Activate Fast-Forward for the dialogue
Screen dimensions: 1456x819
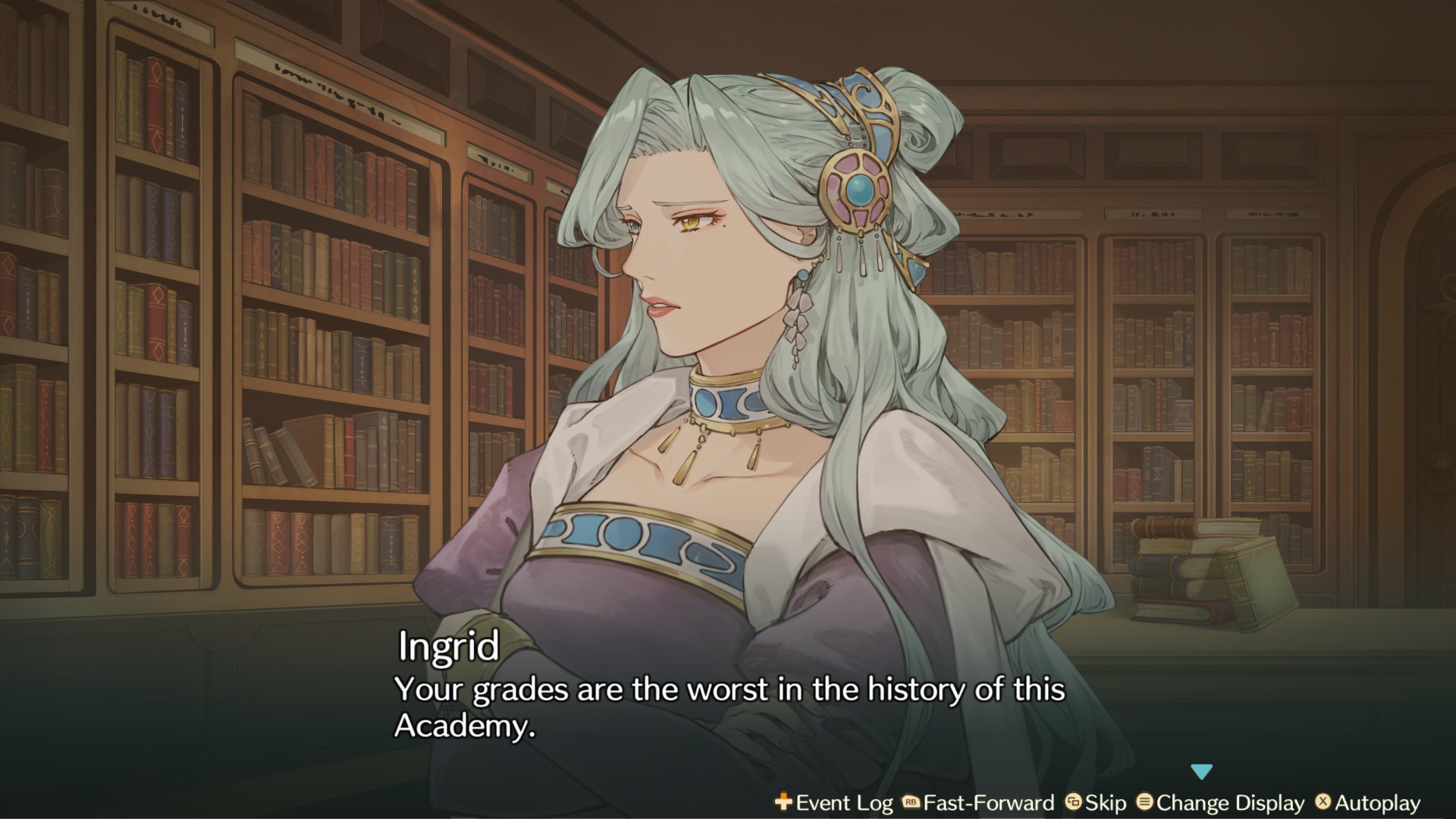(978, 803)
